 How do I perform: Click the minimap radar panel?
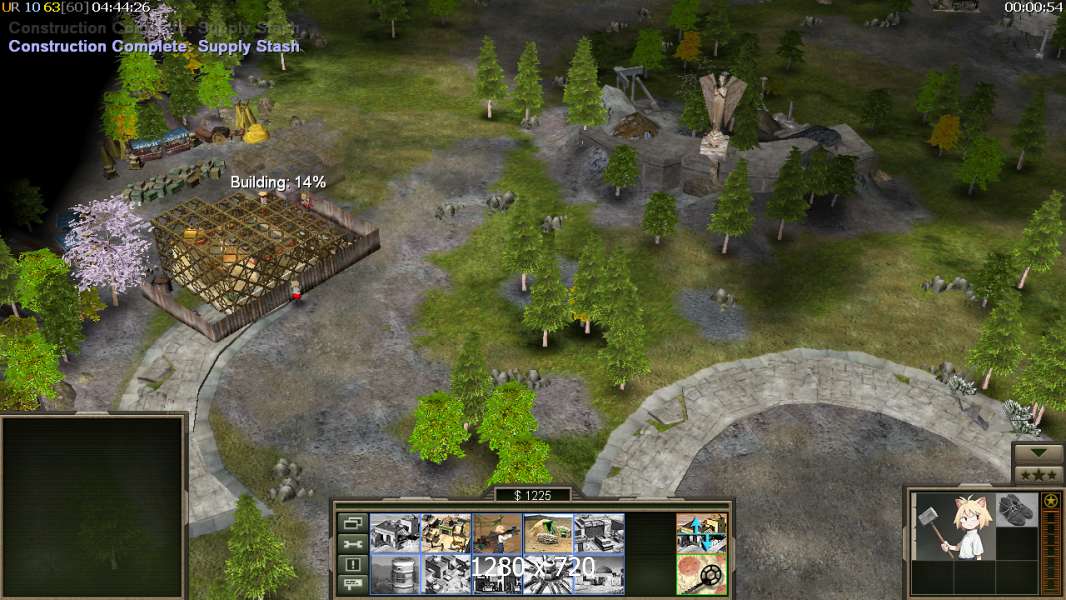[x=94, y=505]
